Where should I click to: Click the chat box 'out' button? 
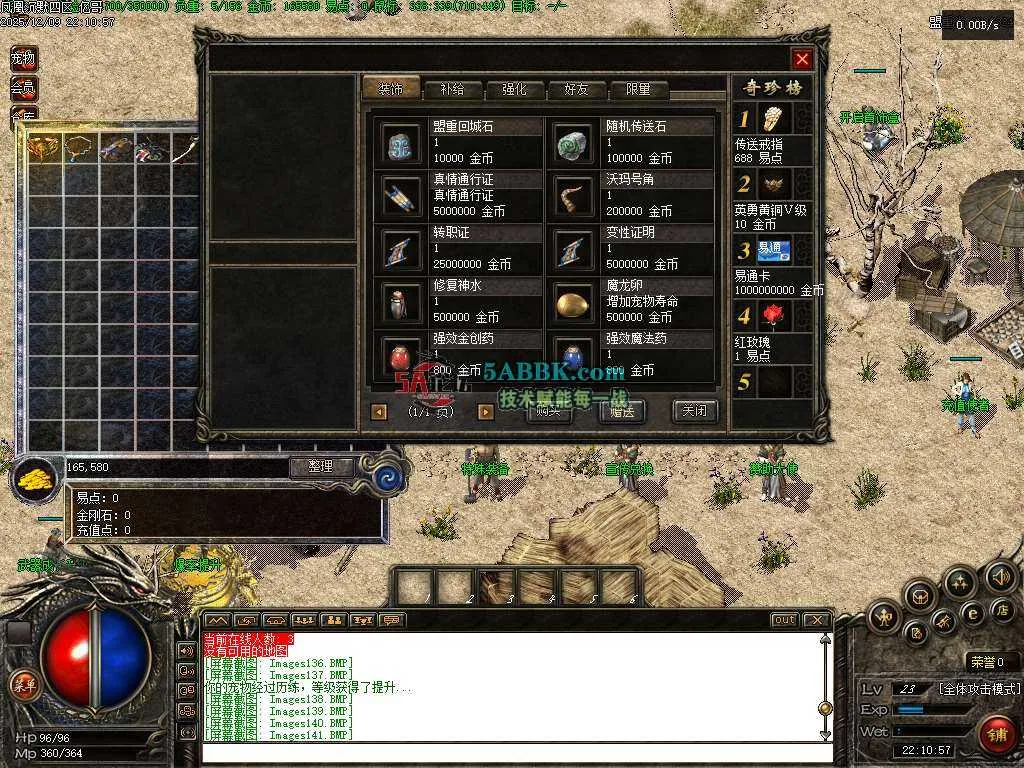(784, 620)
